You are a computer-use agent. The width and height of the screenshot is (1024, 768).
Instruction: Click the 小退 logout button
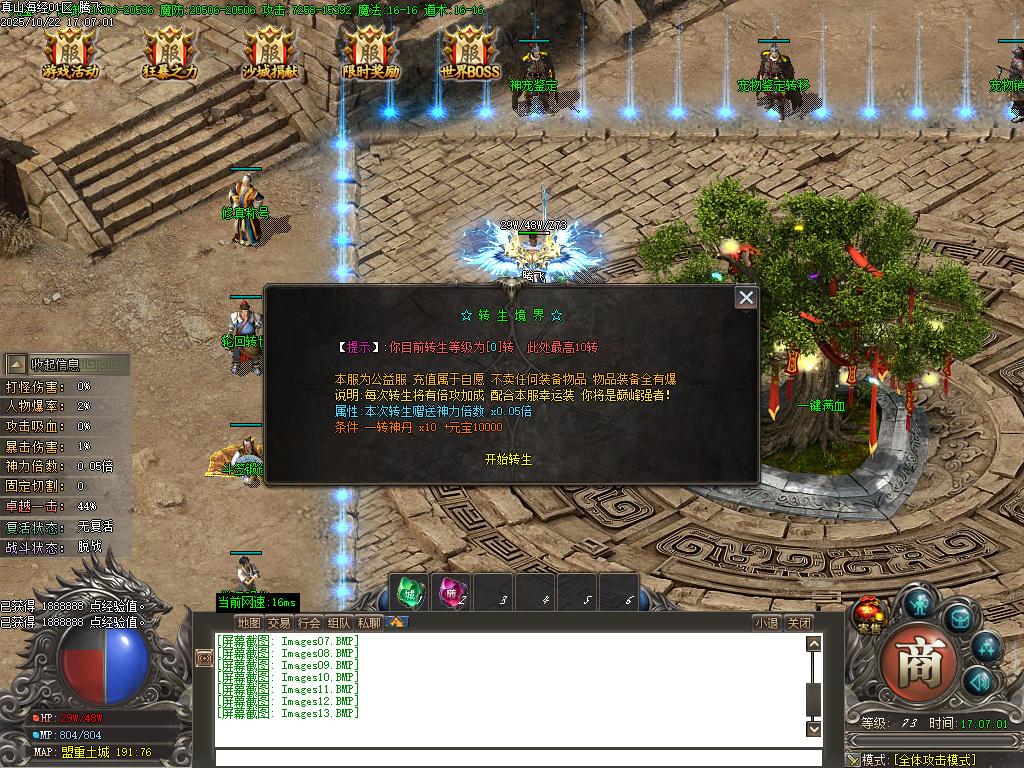[767, 623]
